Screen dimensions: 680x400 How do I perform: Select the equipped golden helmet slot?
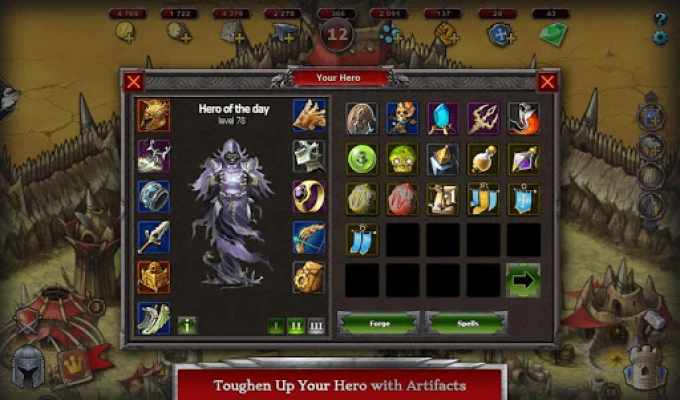pos(153,115)
